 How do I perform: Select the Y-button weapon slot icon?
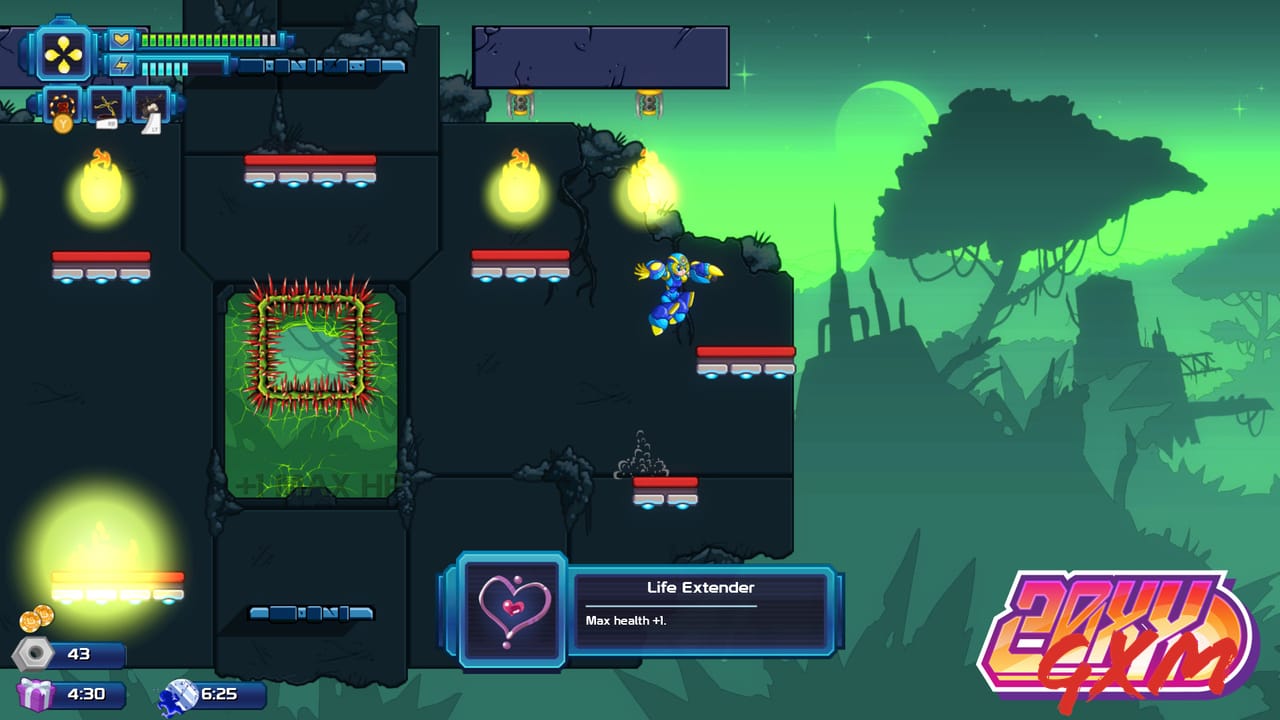[62, 103]
